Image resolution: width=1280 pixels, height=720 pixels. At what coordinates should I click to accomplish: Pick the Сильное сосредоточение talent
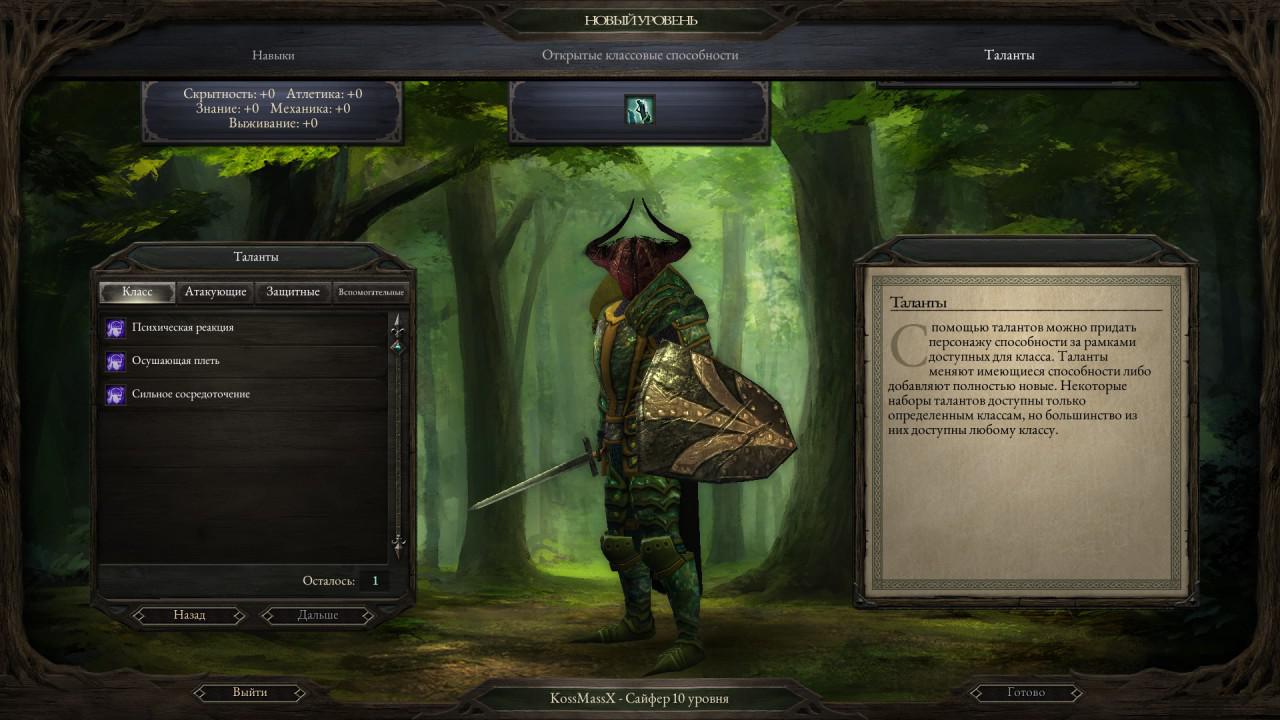point(191,394)
